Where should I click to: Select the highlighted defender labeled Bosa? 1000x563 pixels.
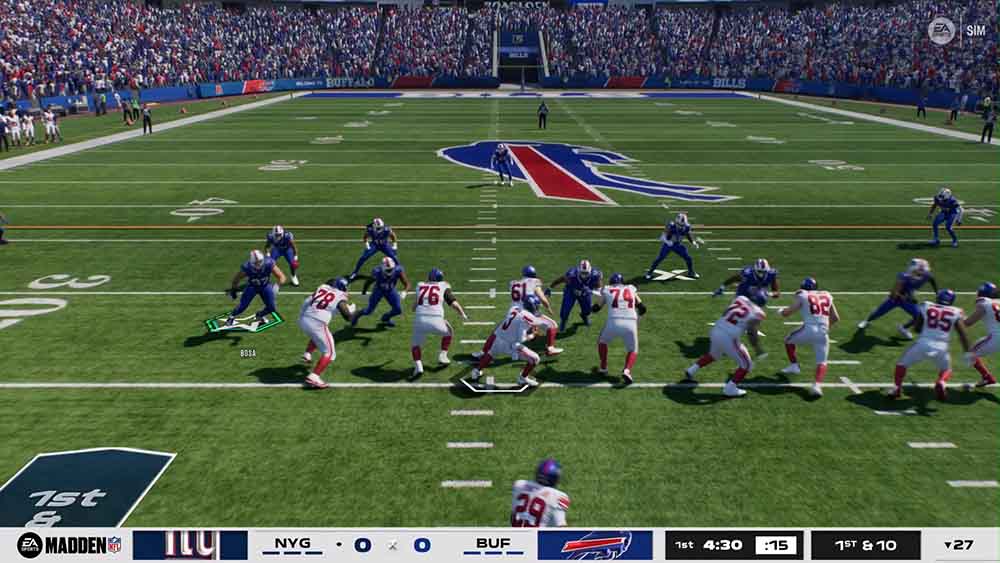(x=255, y=289)
